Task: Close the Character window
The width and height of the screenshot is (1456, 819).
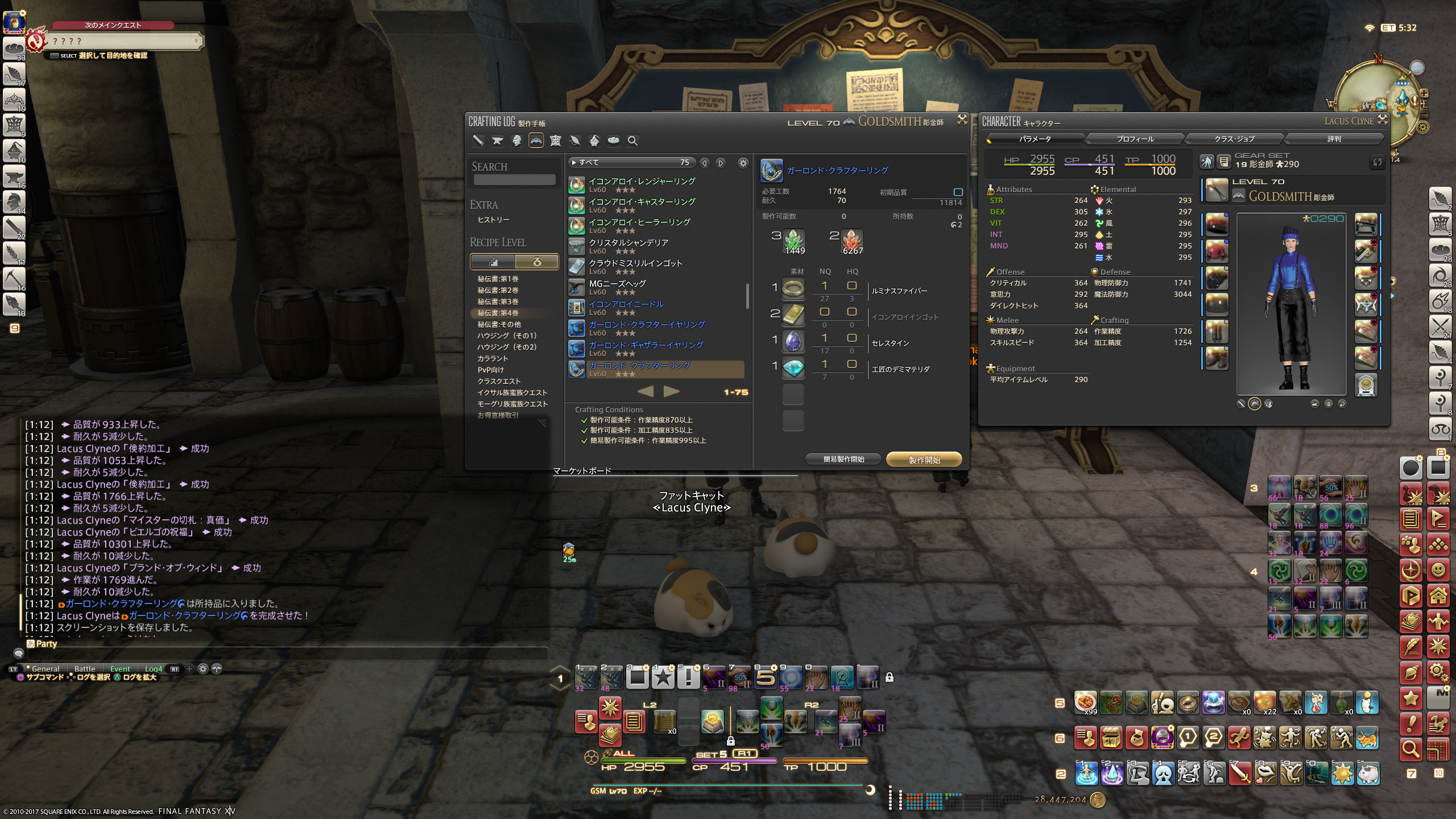Action: tap(1383, 119)
